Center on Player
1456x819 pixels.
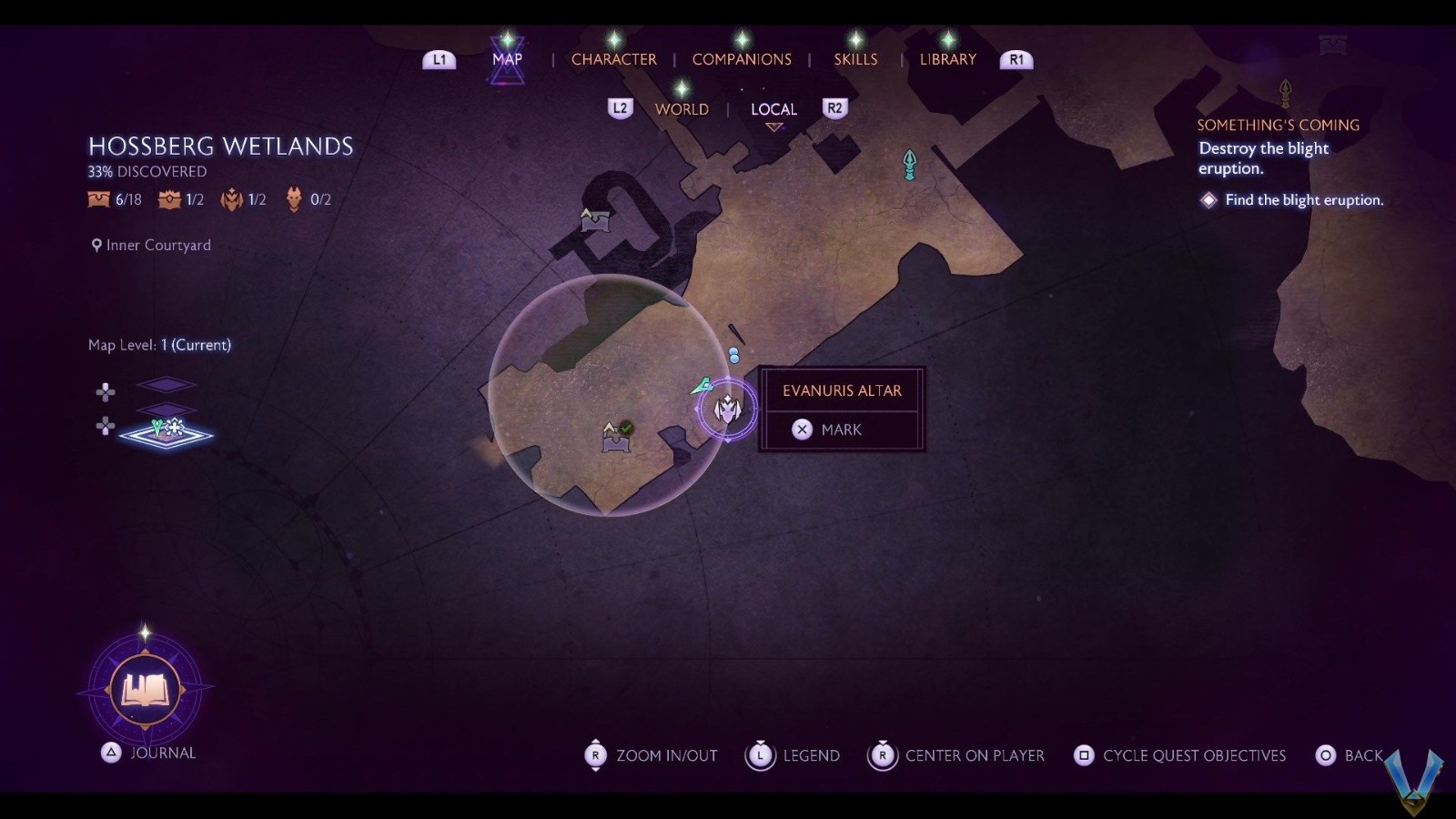(956, 755)
